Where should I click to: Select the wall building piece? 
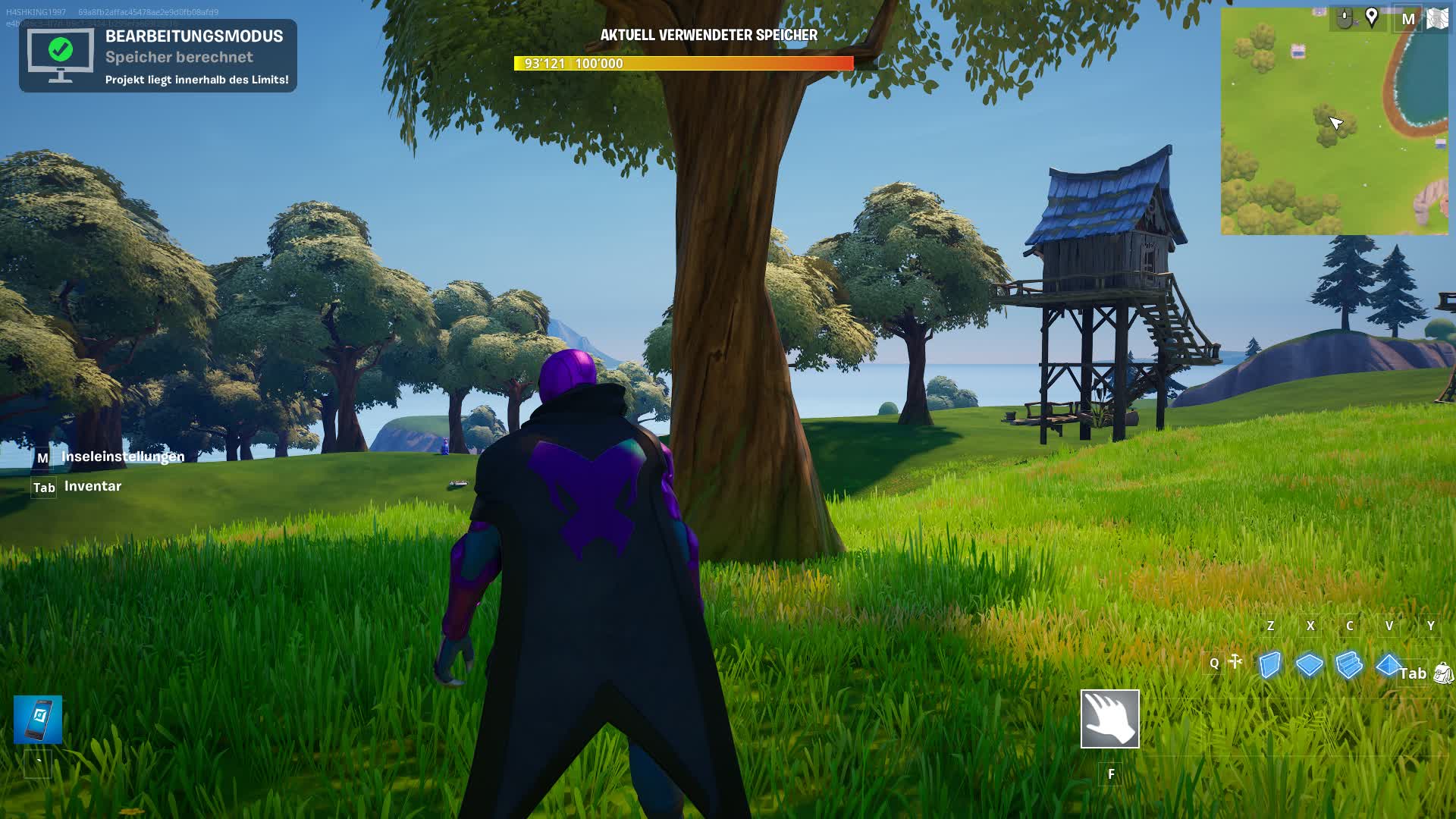[x=1270, y=664]
